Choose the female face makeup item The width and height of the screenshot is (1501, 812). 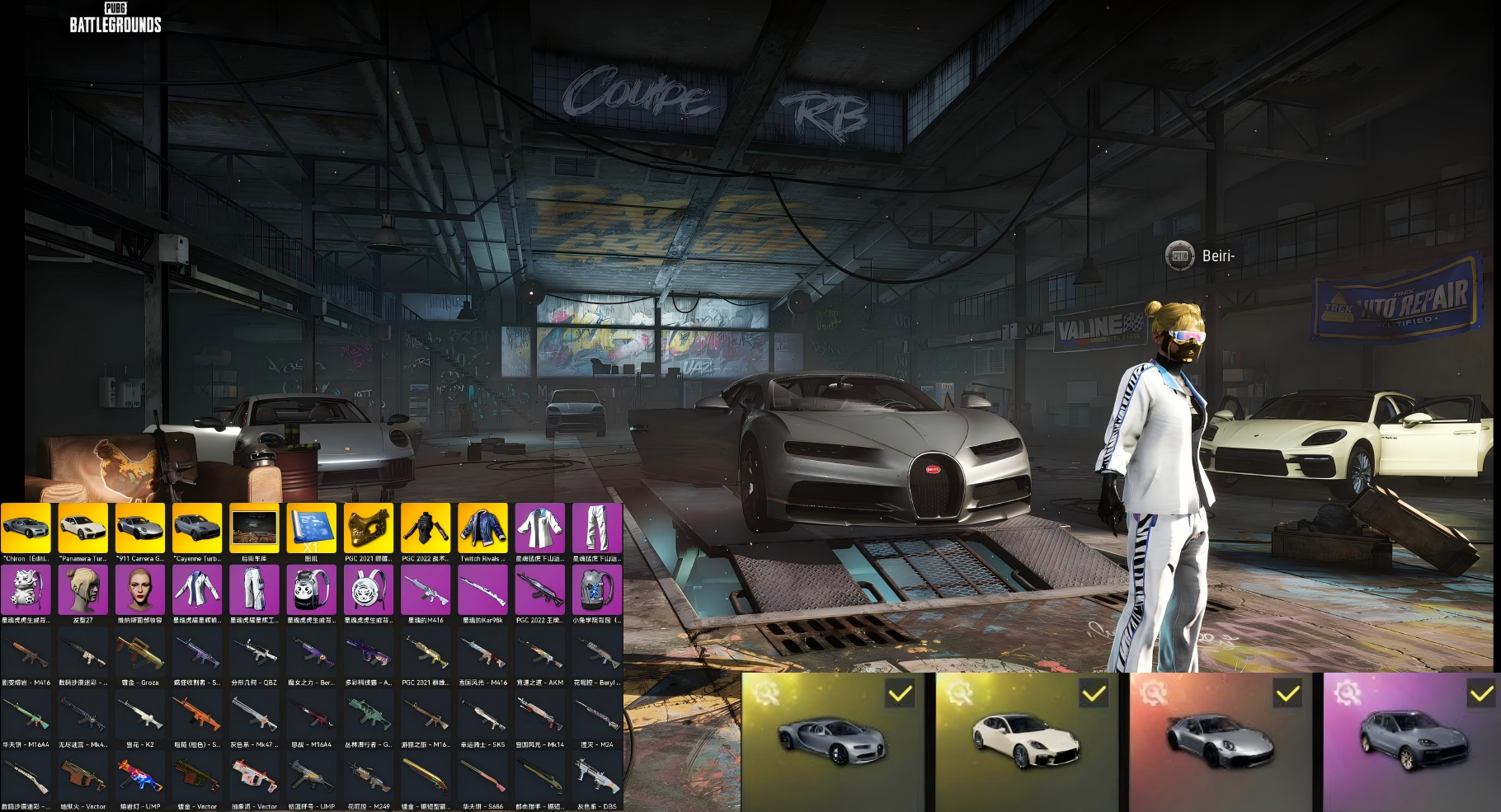tap(140, 590)
